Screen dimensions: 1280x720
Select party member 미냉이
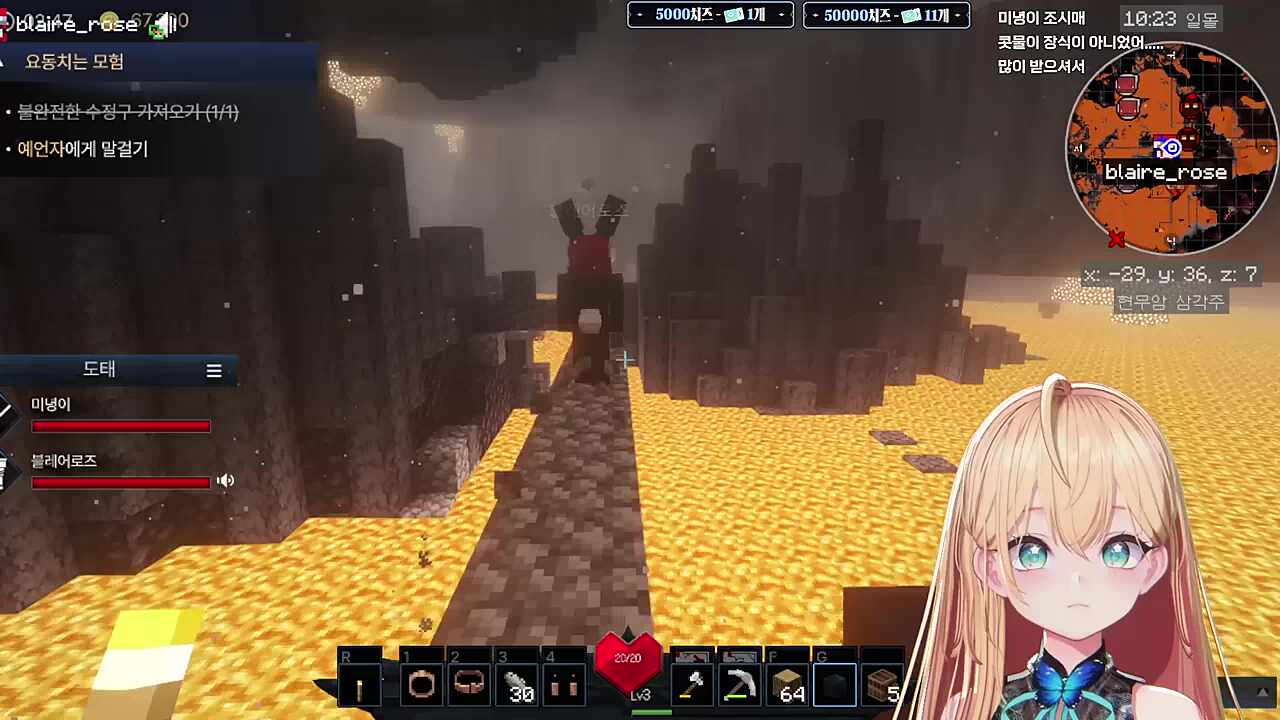tap(51, 404)
